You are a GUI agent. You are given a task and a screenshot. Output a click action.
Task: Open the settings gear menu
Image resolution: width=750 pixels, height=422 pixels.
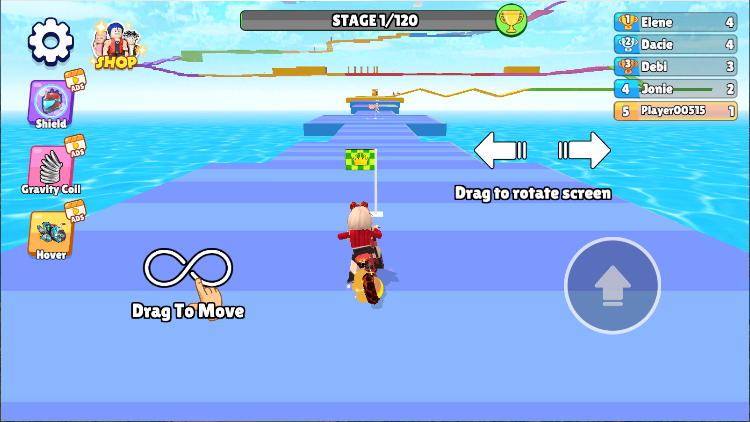click(x=51, y=41)
